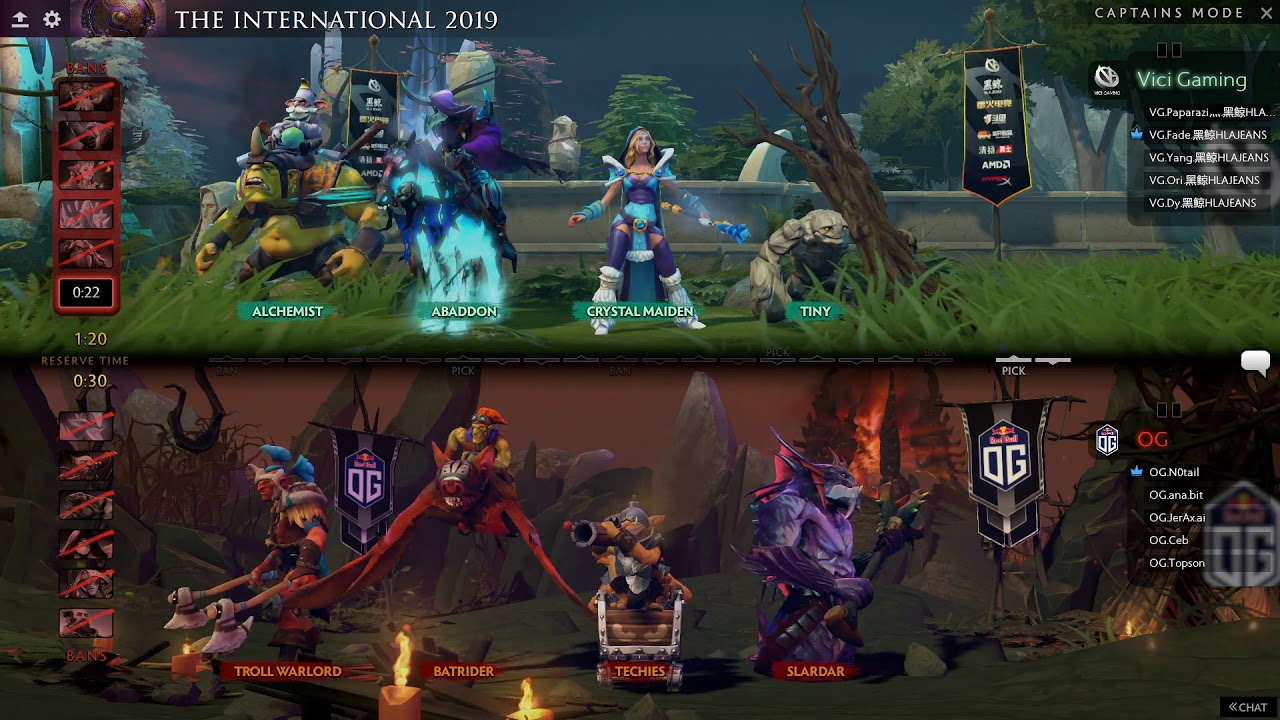Open the white speech bubble icon
The width and height of the screenshot is (1280, 720).
pos(1255,362)
